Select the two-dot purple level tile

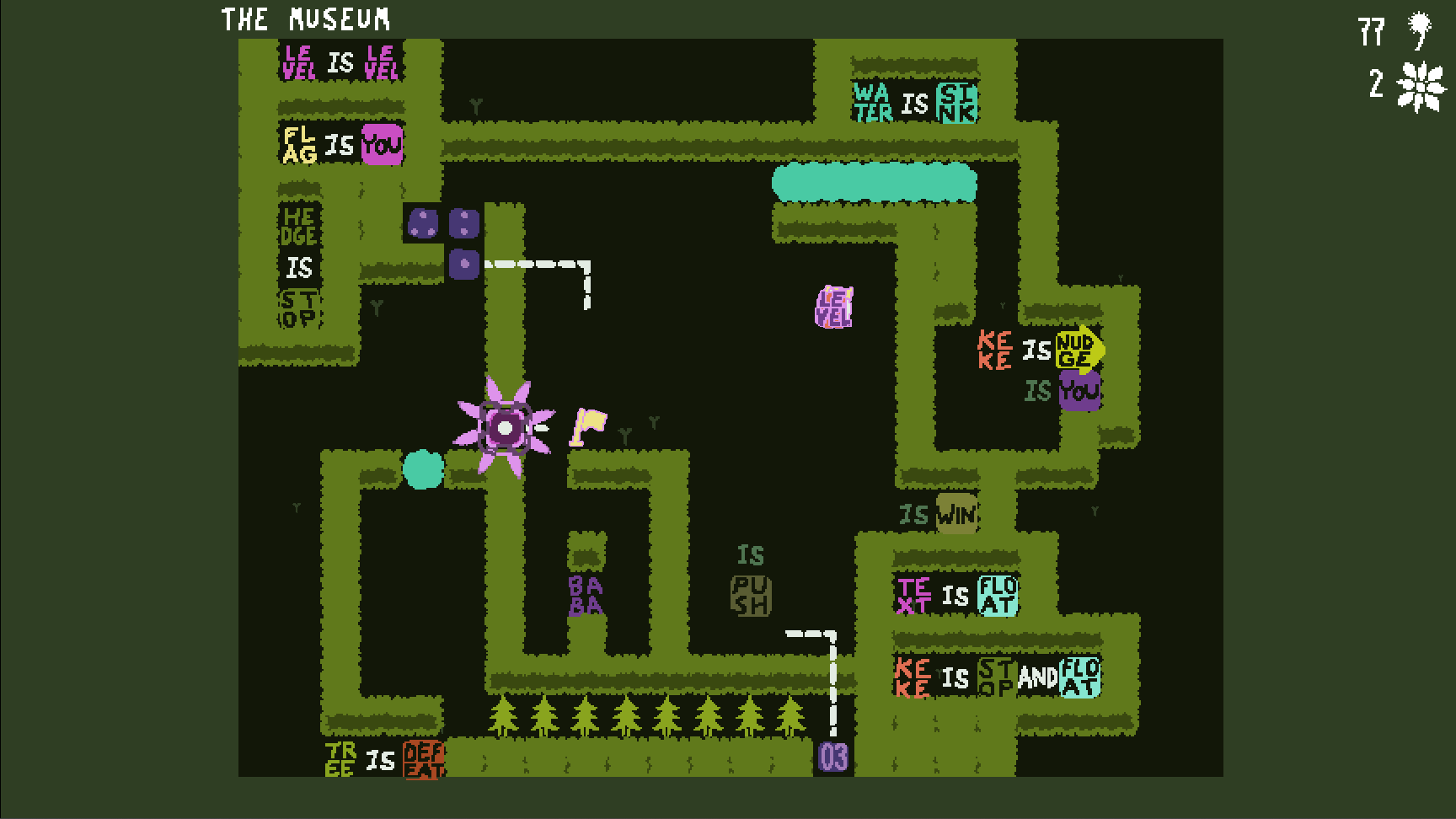coord(464,224)
